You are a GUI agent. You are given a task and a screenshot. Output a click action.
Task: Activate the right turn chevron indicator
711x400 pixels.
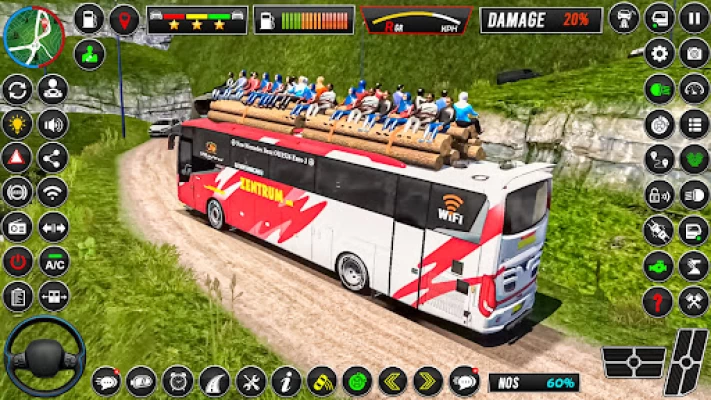[x=428, y=381]
